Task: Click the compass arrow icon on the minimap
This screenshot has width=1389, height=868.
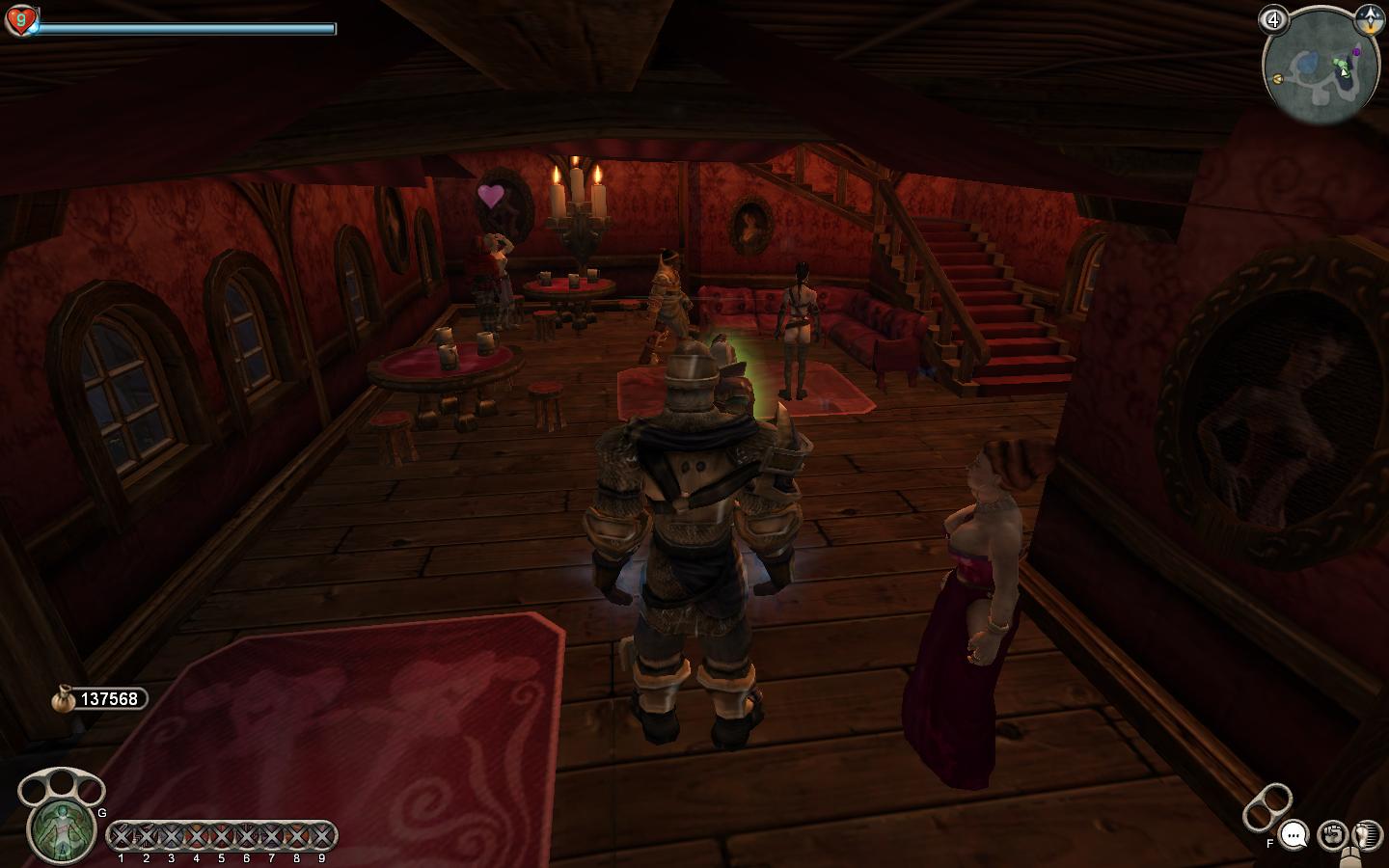Action: (x=1368, y=18)
